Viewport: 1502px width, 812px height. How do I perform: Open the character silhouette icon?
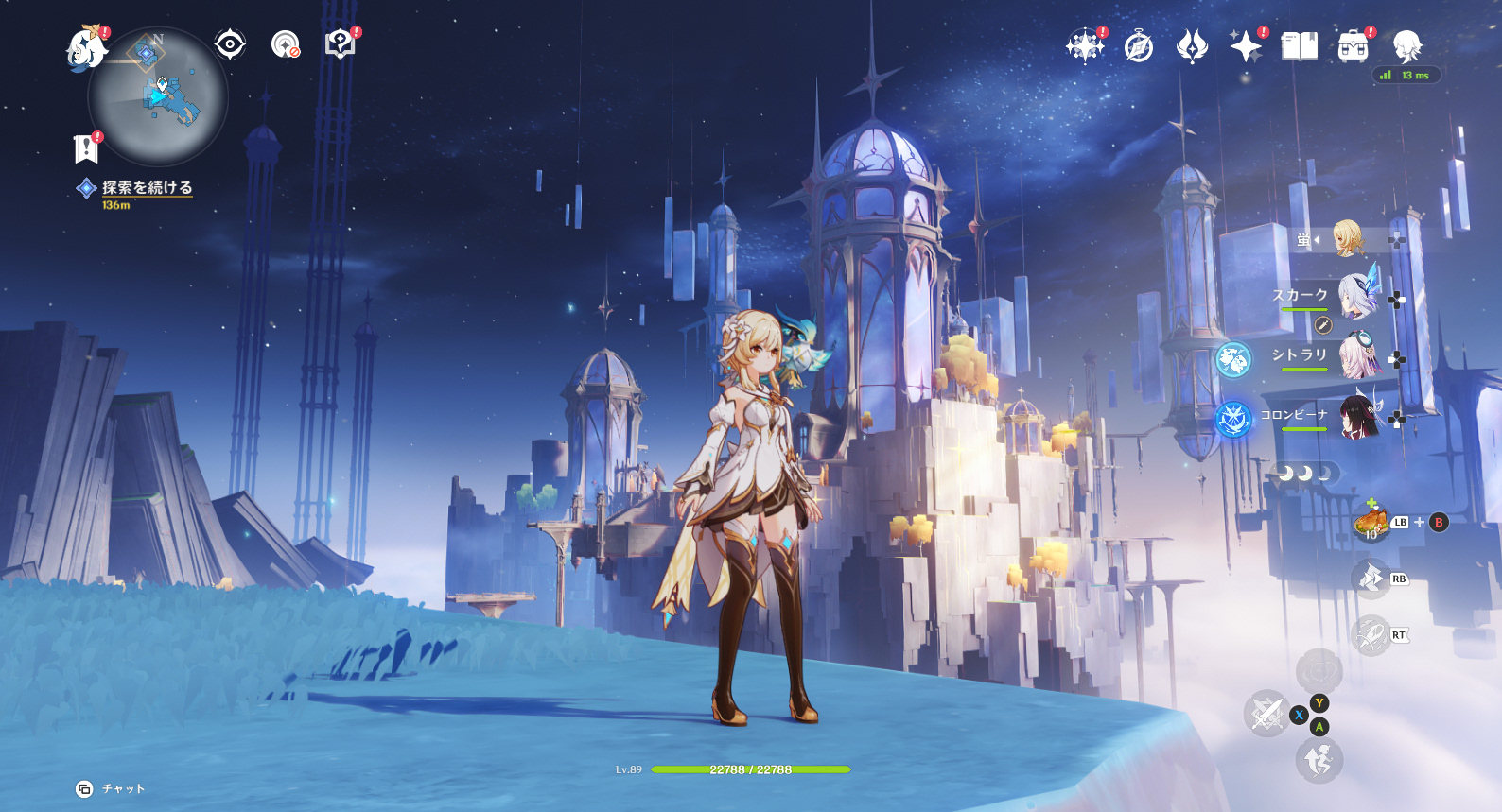(x=1407, y=45)
